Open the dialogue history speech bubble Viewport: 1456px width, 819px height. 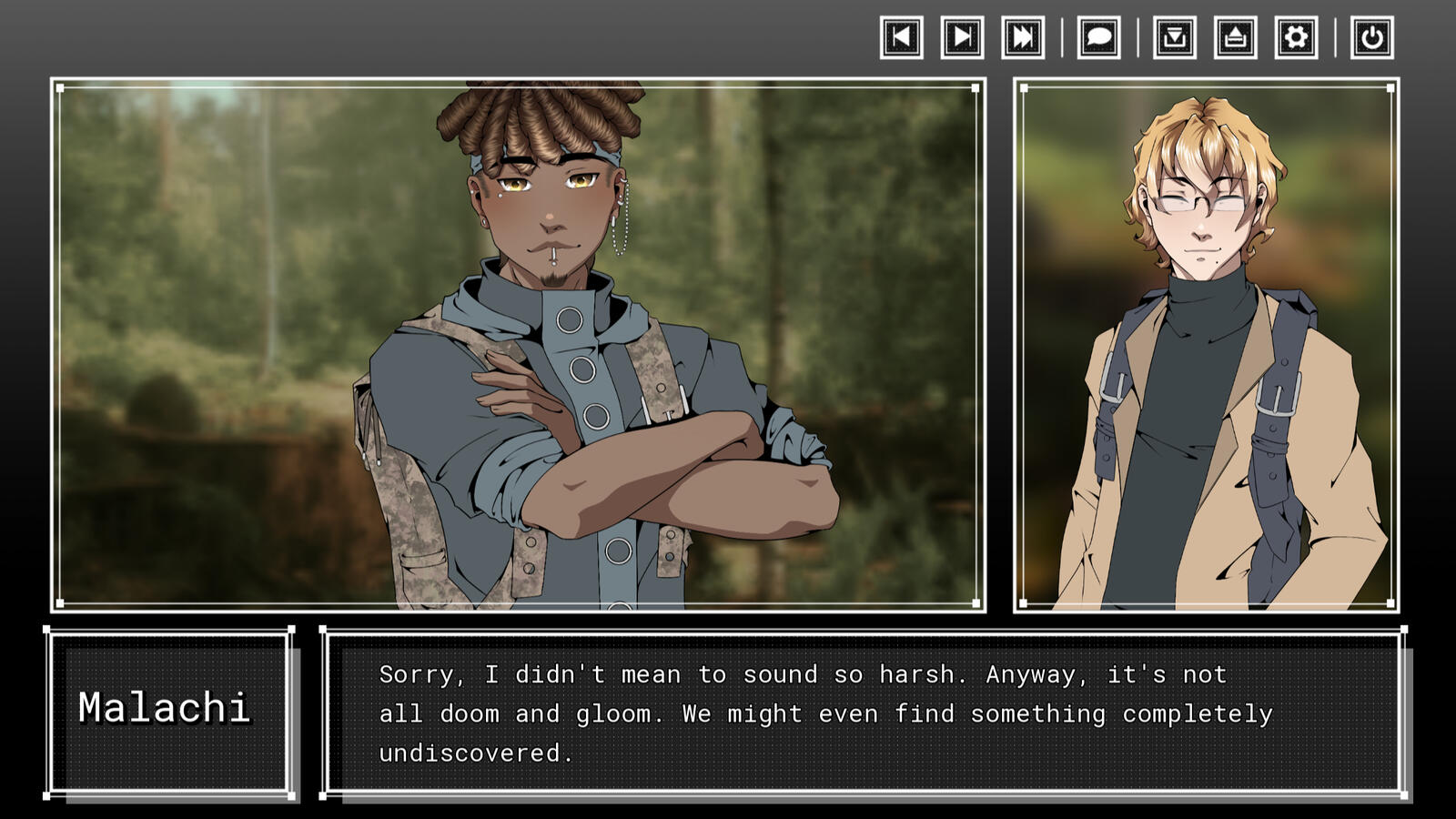click(x=1098, y=37)
